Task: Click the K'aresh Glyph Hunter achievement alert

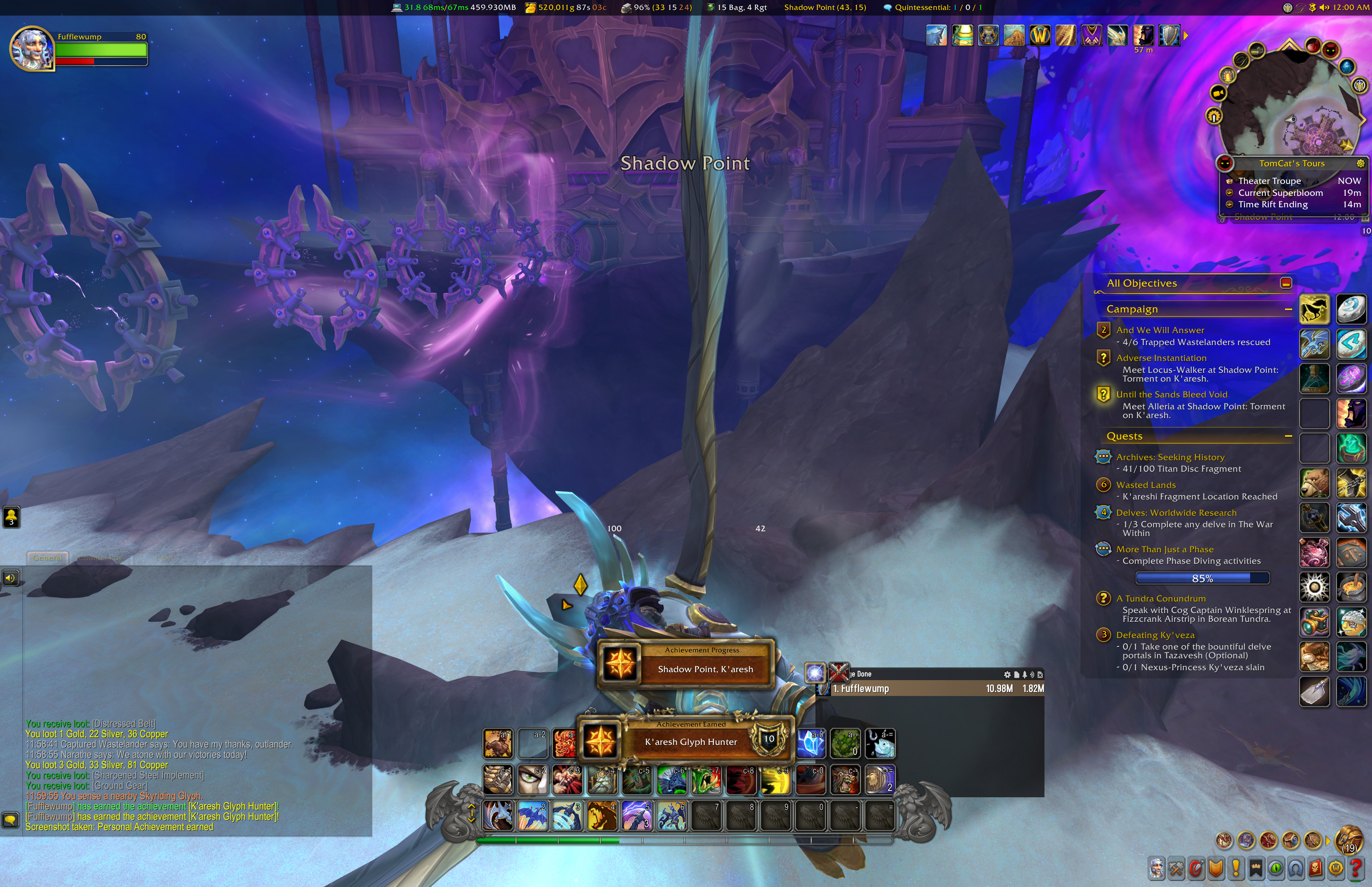Action: pyautogui.click(x=690, y=741)
